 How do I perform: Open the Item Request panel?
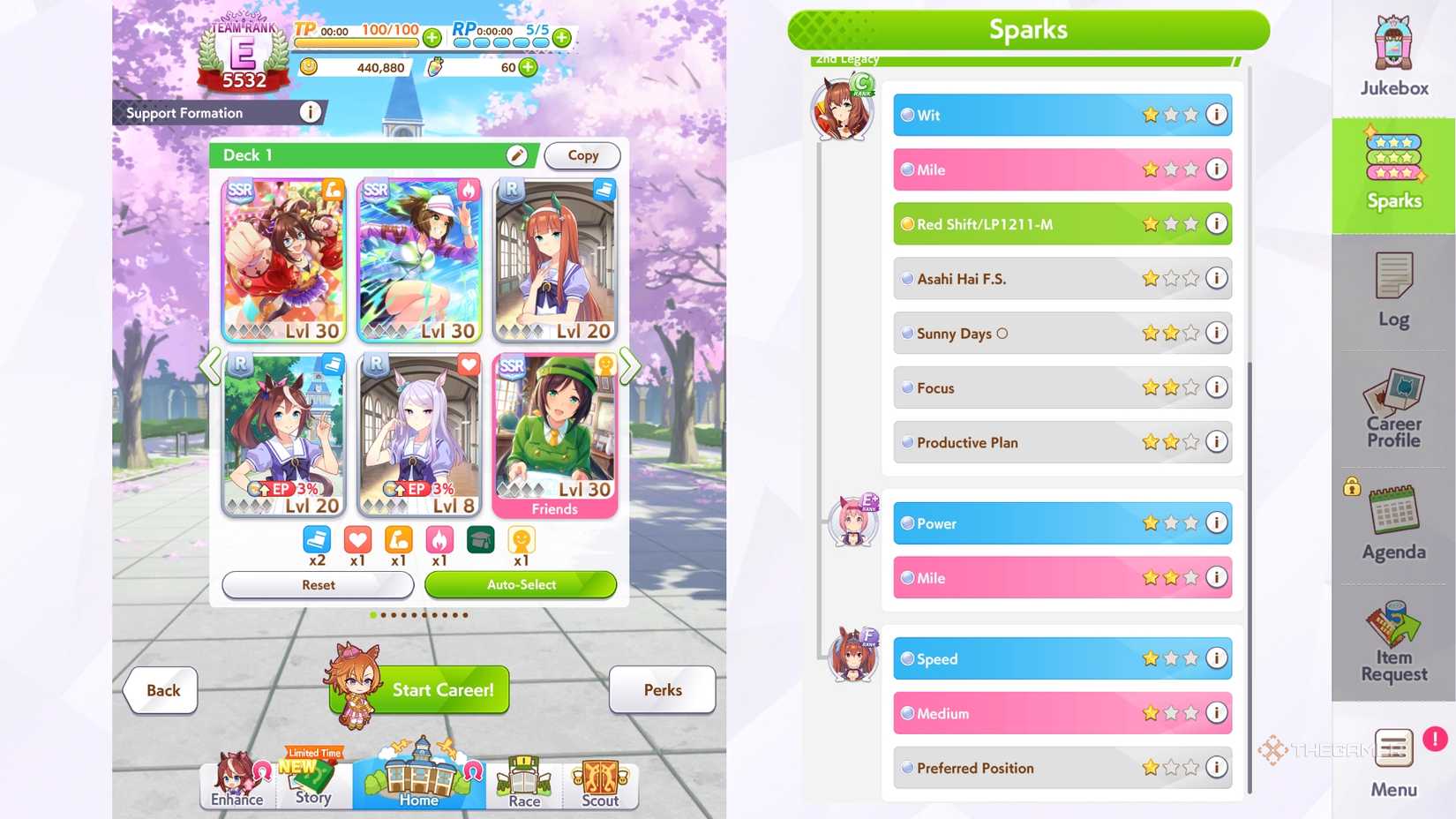tap(1392, 642)
